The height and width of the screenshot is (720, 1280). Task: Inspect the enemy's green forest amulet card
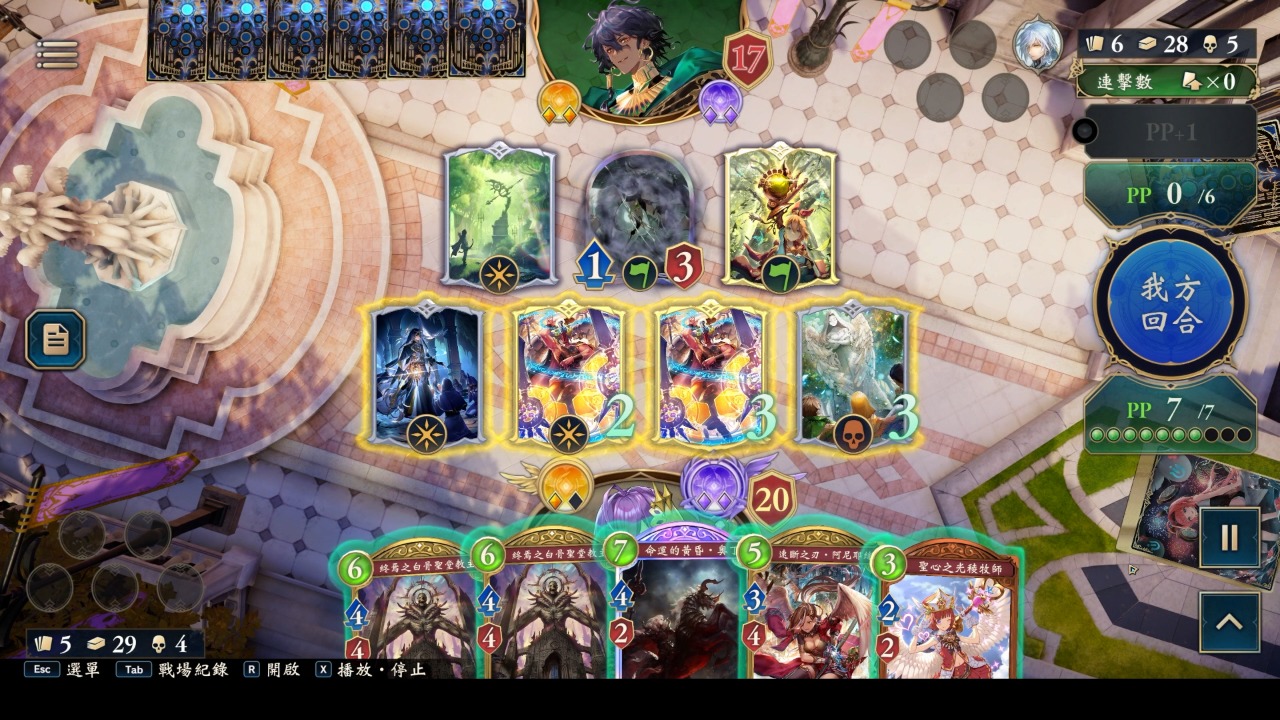[498, 217]
